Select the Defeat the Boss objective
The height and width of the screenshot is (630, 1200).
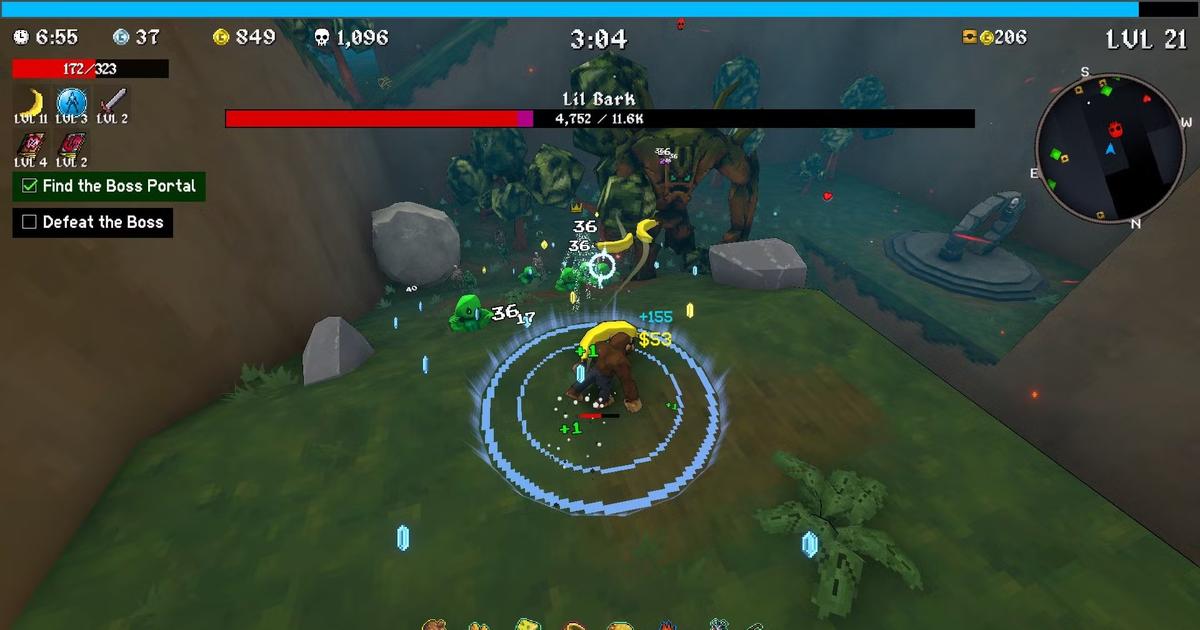pos(93,222)
